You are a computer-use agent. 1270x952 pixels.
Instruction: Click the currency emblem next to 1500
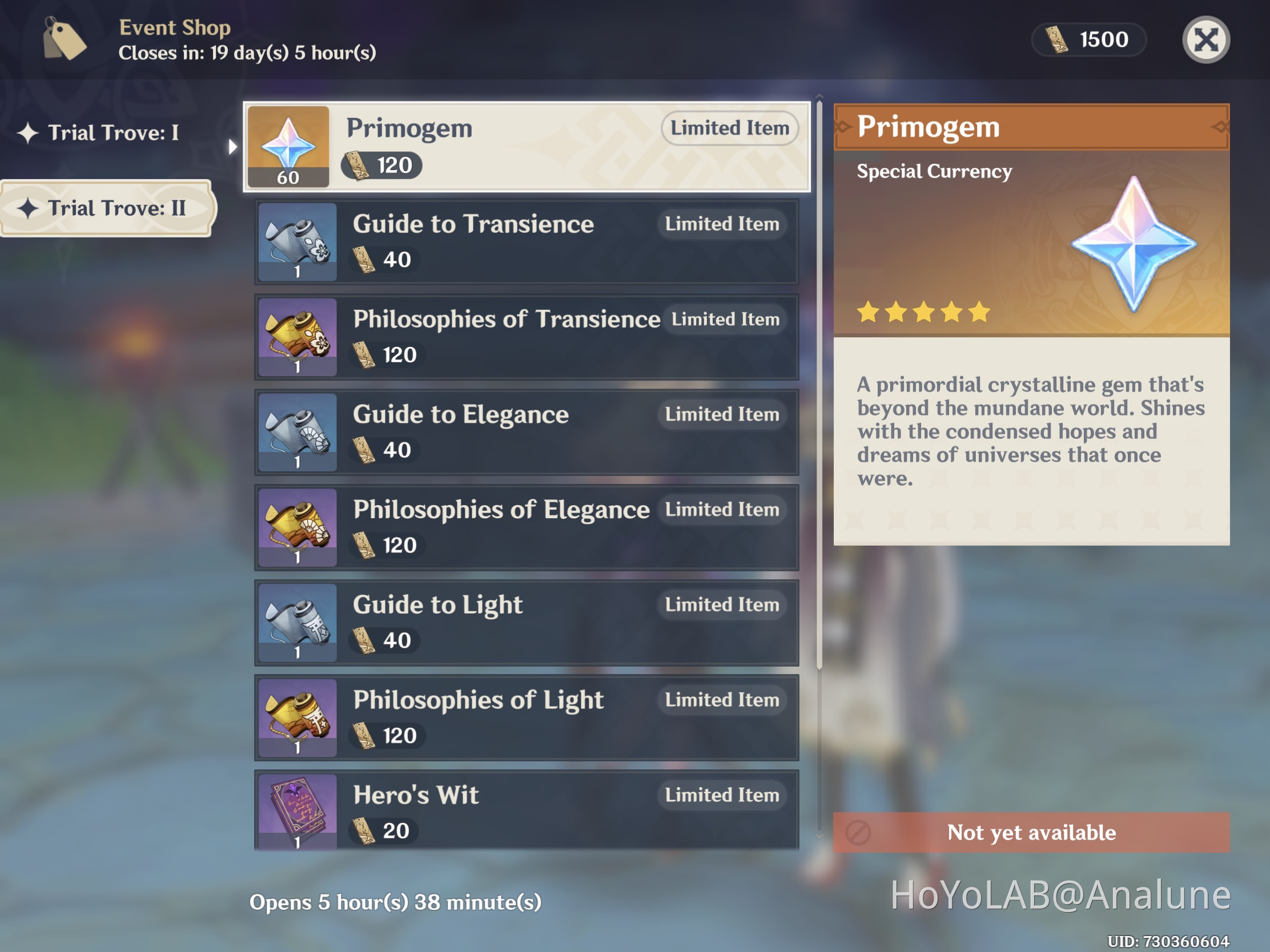coord(1056,39)
